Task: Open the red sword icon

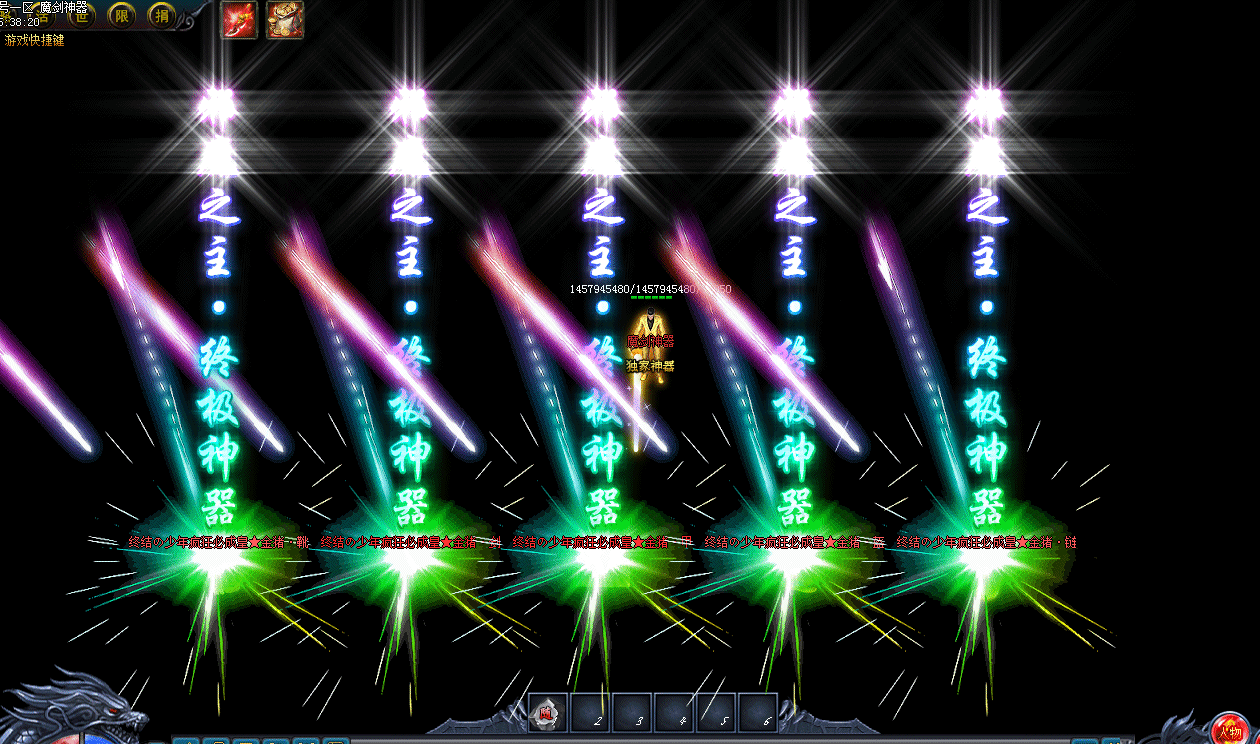Action: pos(239,20)
